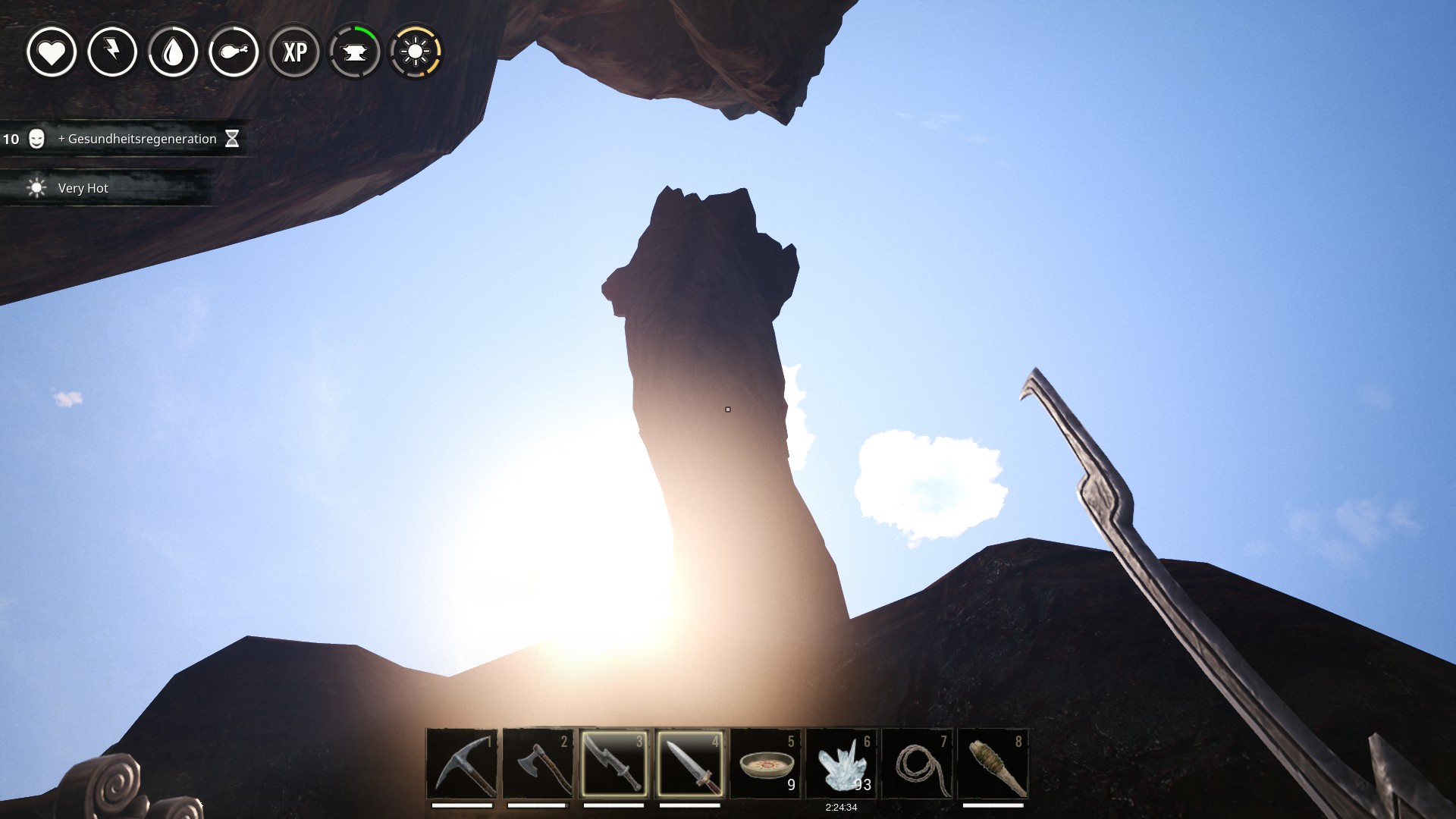Viewport: 1456px width, 819px height.
Task: Click the drumstick hunger icon
Action: 234,52
